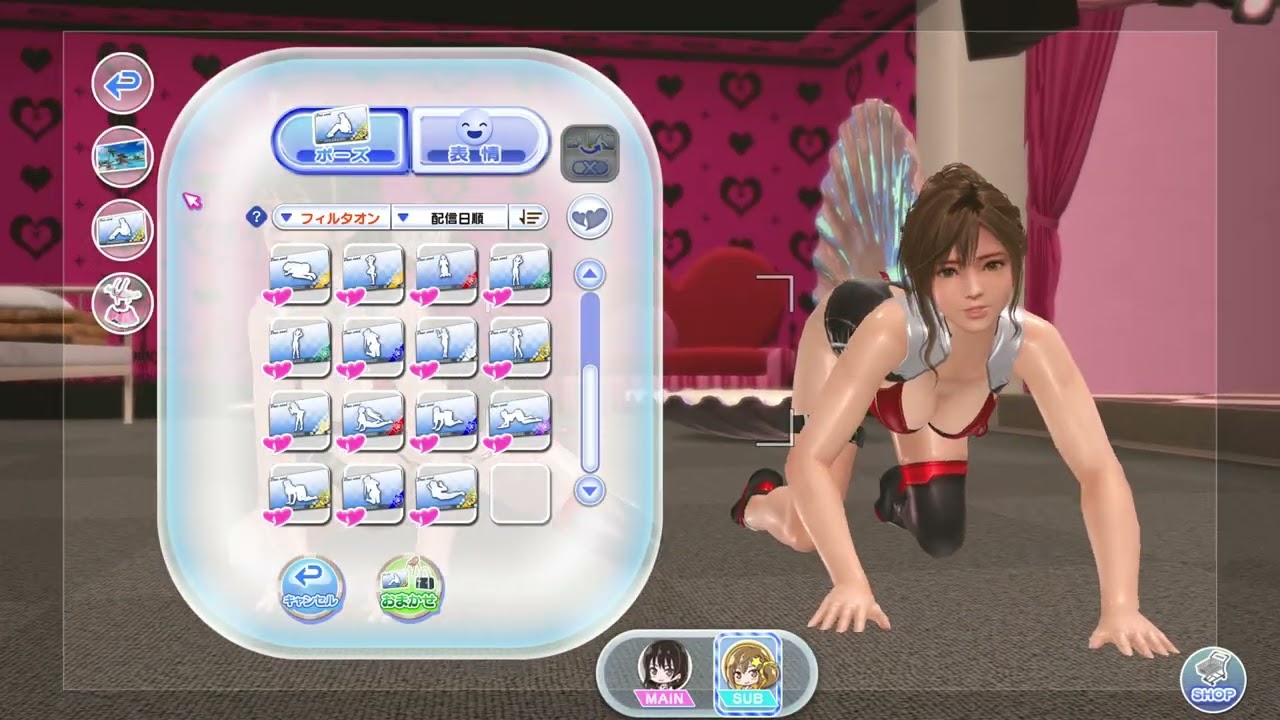Image resolution: width=1280 pixels, height=720 pixels.
Task: Select the SUB character portrait
Action: (747, 670)
